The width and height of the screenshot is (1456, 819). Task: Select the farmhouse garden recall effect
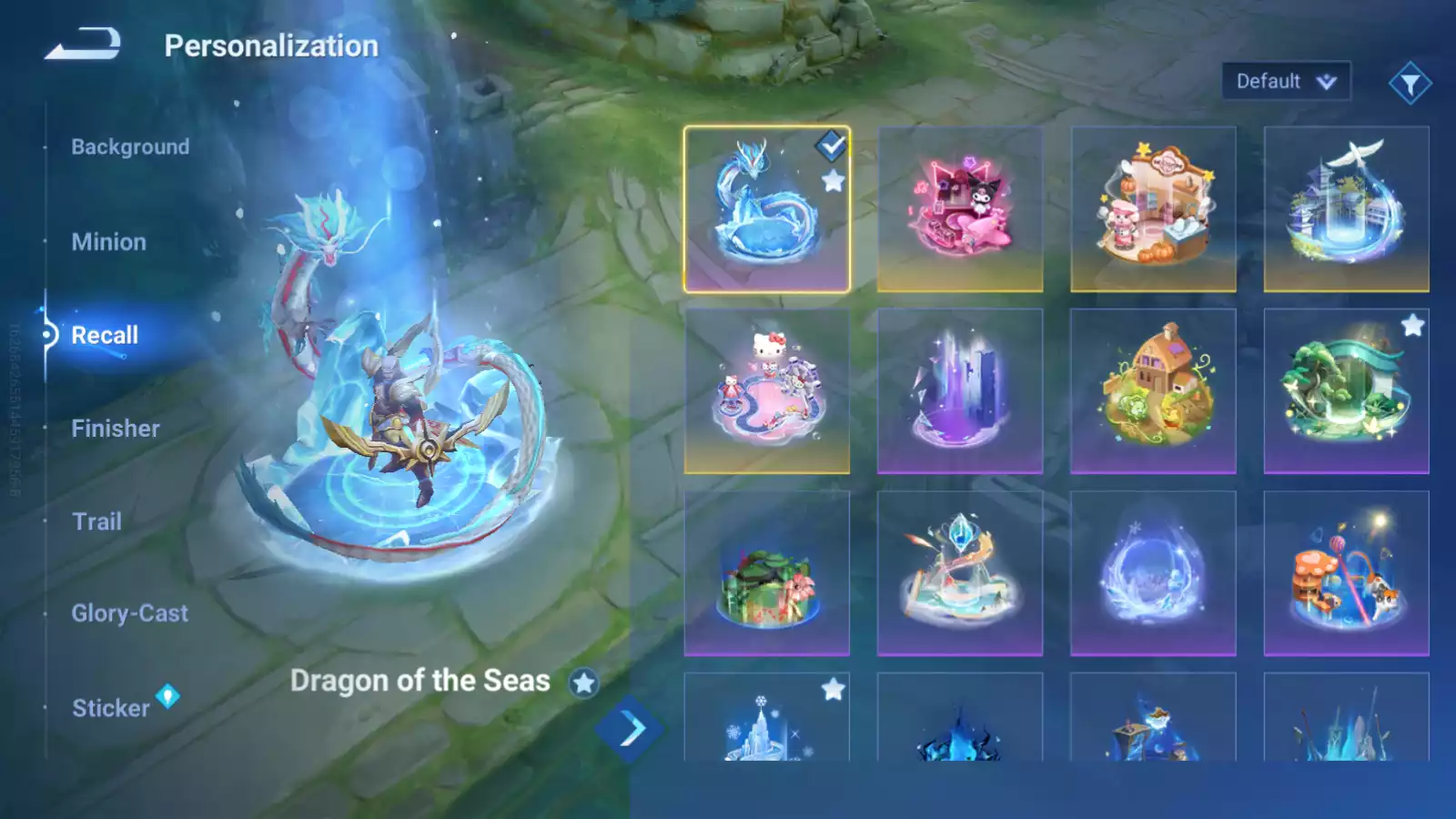(x=1153, y=391)
